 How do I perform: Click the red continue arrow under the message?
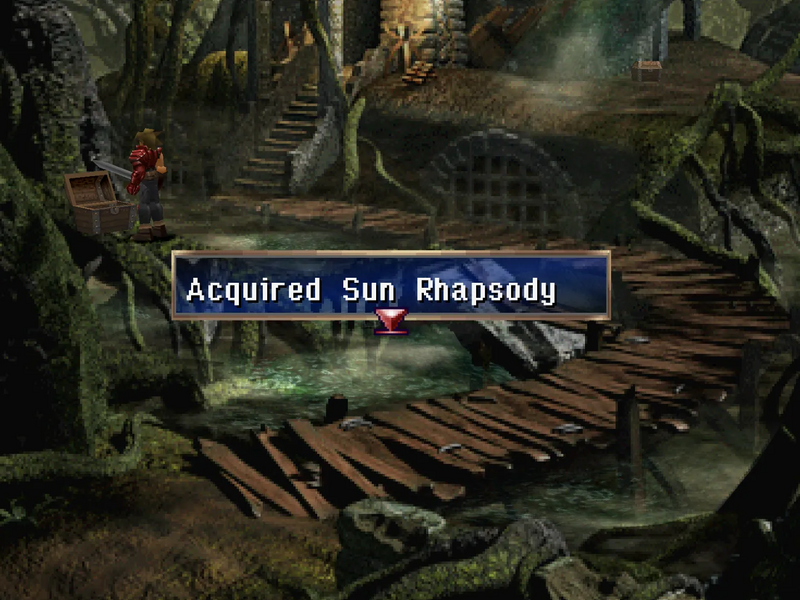coord(389,322)
